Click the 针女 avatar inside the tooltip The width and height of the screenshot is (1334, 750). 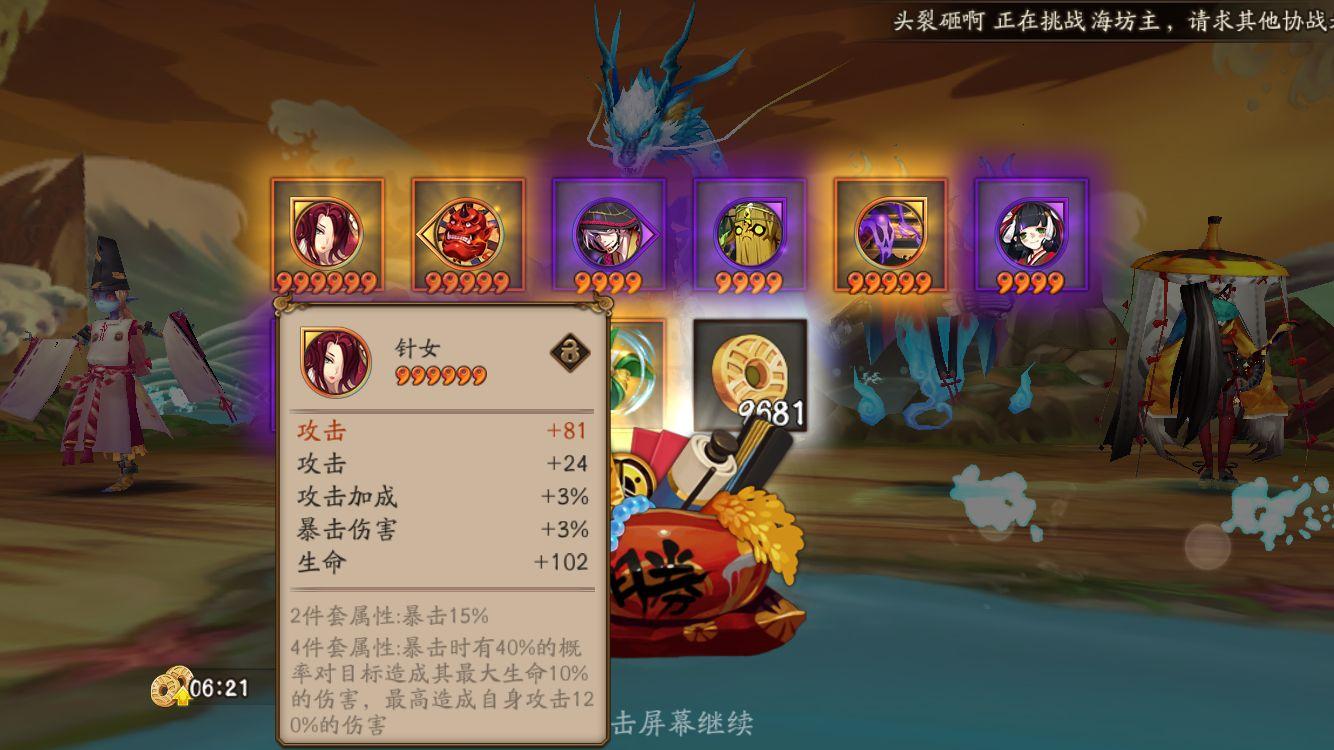(x=333, y=360)
